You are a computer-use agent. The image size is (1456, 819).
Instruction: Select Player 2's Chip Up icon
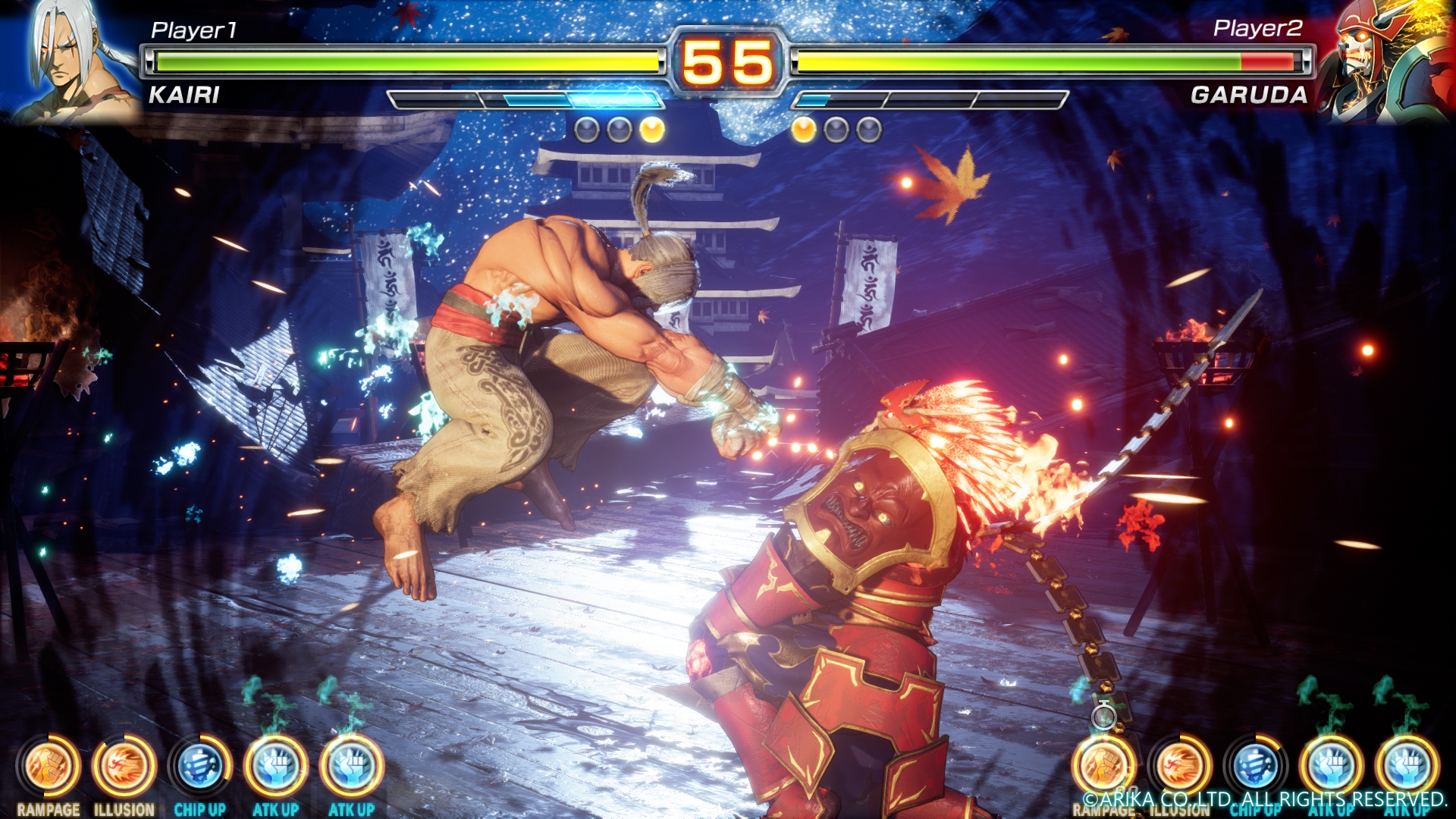[x=1256, y=766]
